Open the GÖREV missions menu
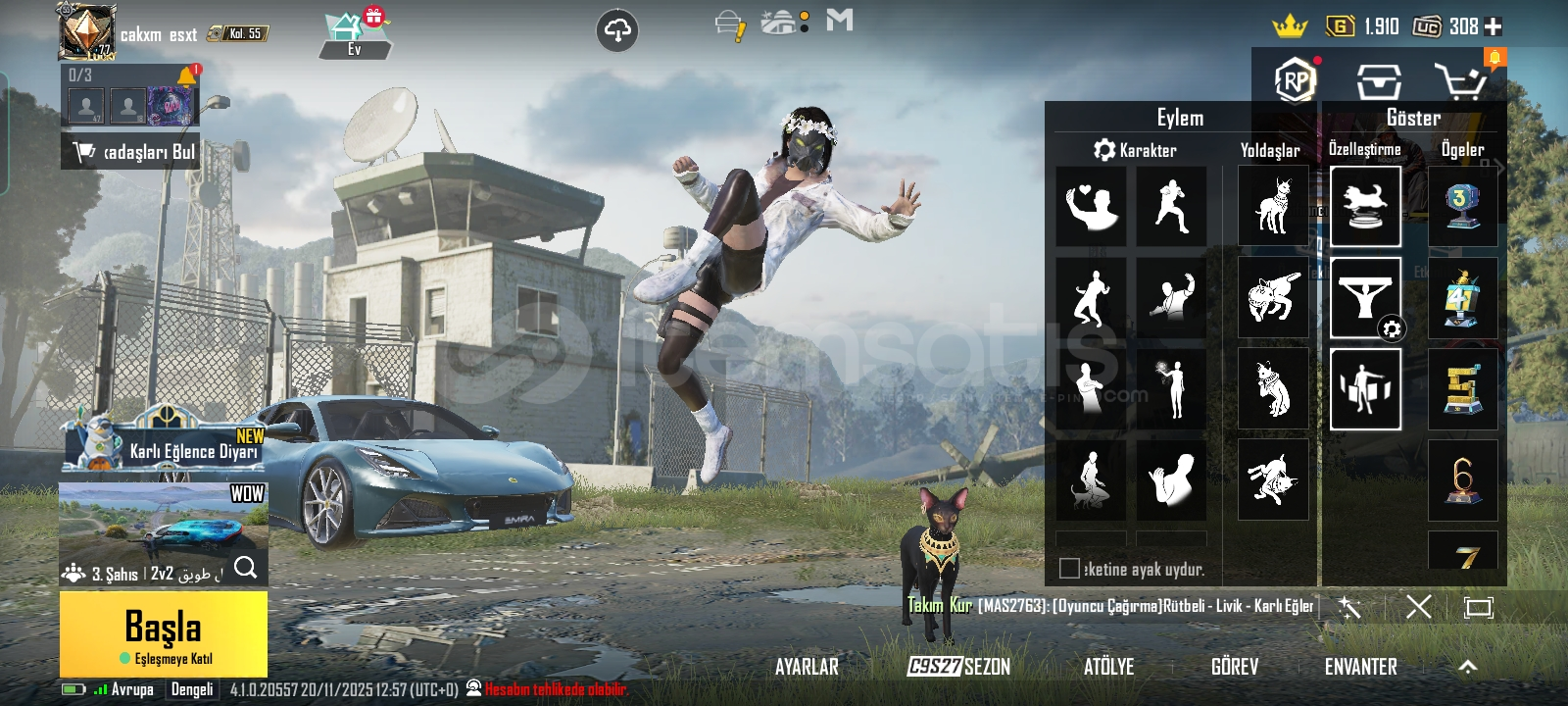This screenshot has width=1568, height=706. [1234, 667]
